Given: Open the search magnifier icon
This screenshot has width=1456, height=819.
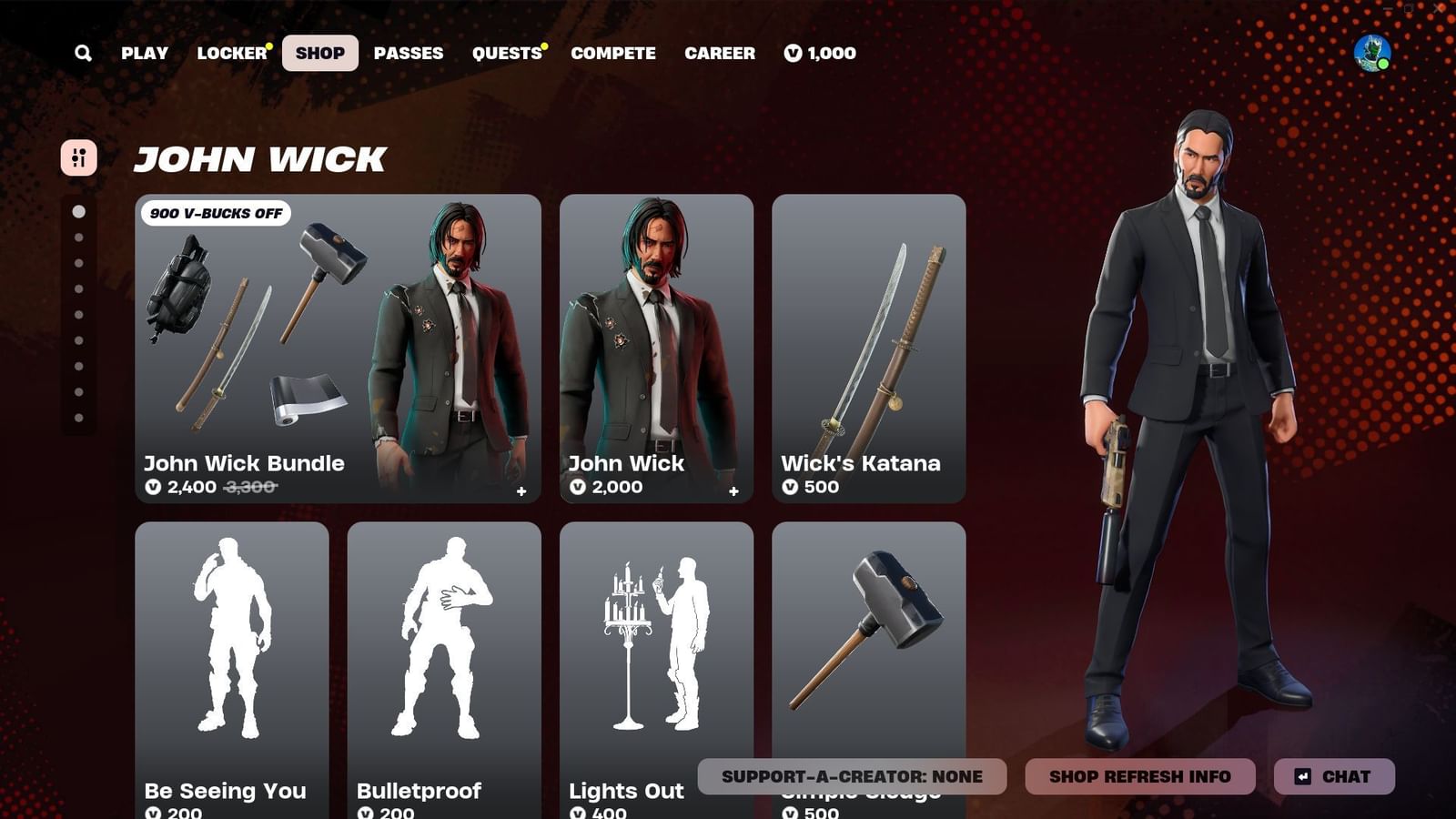Looking at the screenshot, I should click(83, 53).
